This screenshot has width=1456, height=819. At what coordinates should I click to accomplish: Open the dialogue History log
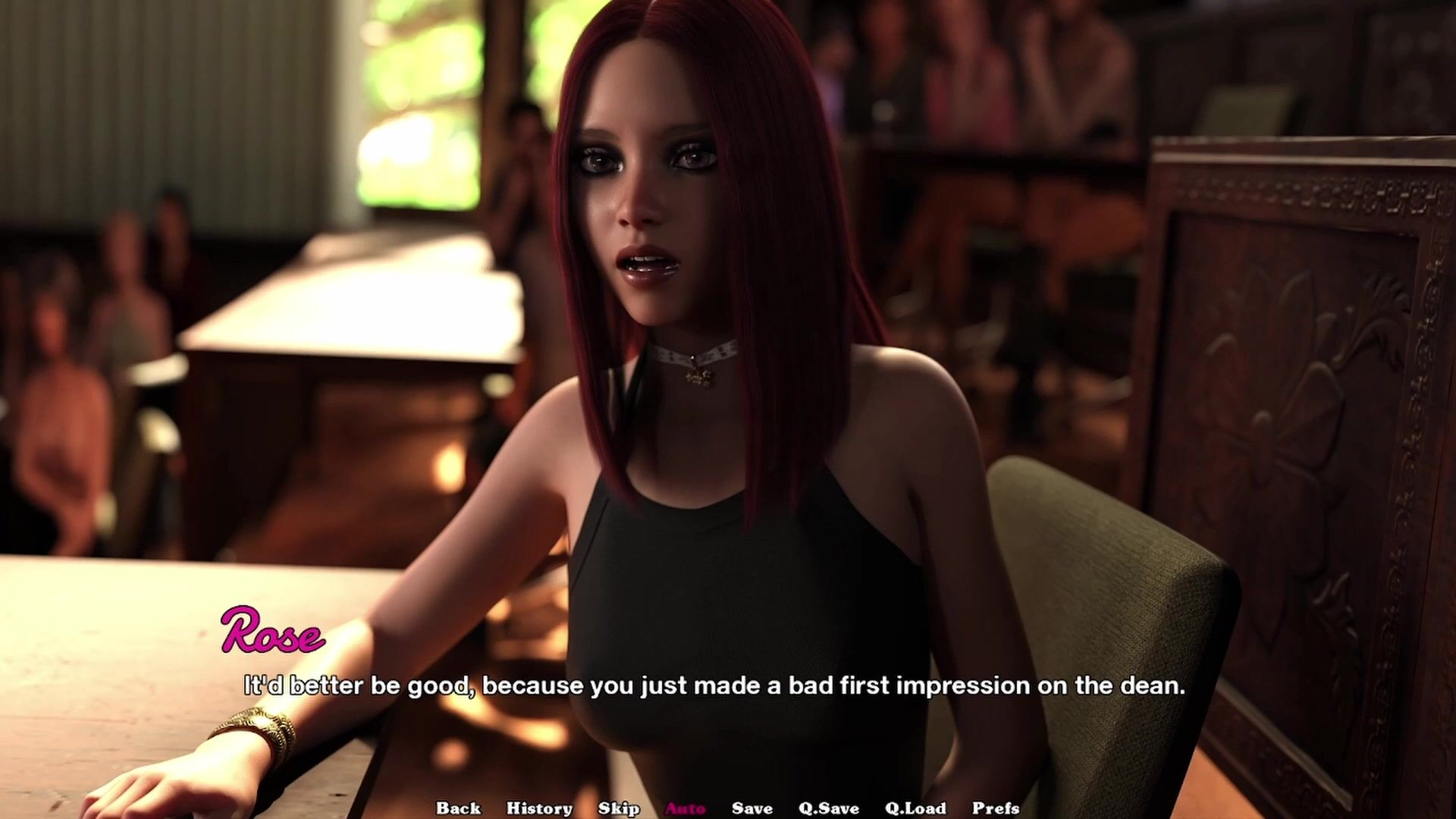pos(539,808)
